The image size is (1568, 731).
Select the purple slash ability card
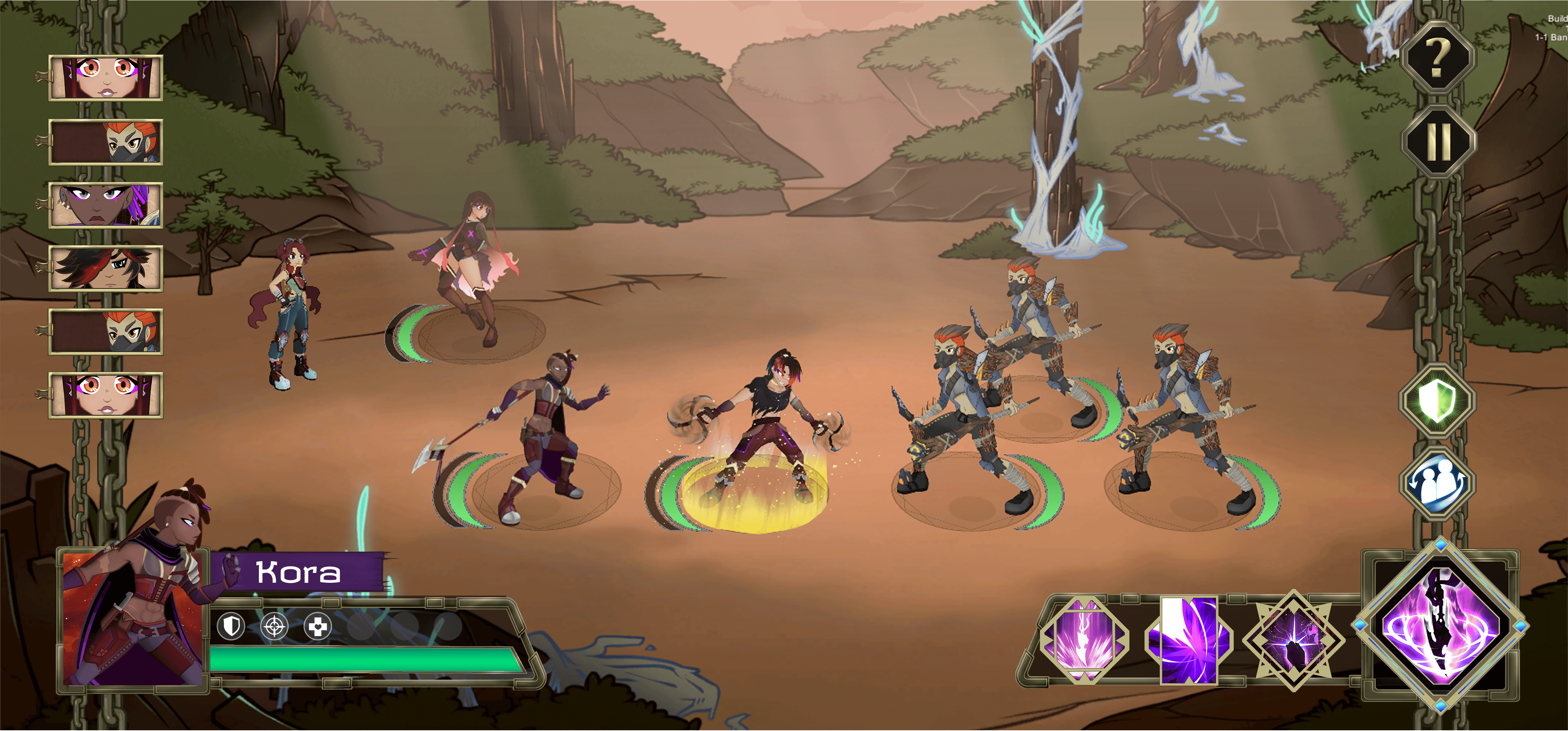pyautogui.click(x=1189, y=640)
